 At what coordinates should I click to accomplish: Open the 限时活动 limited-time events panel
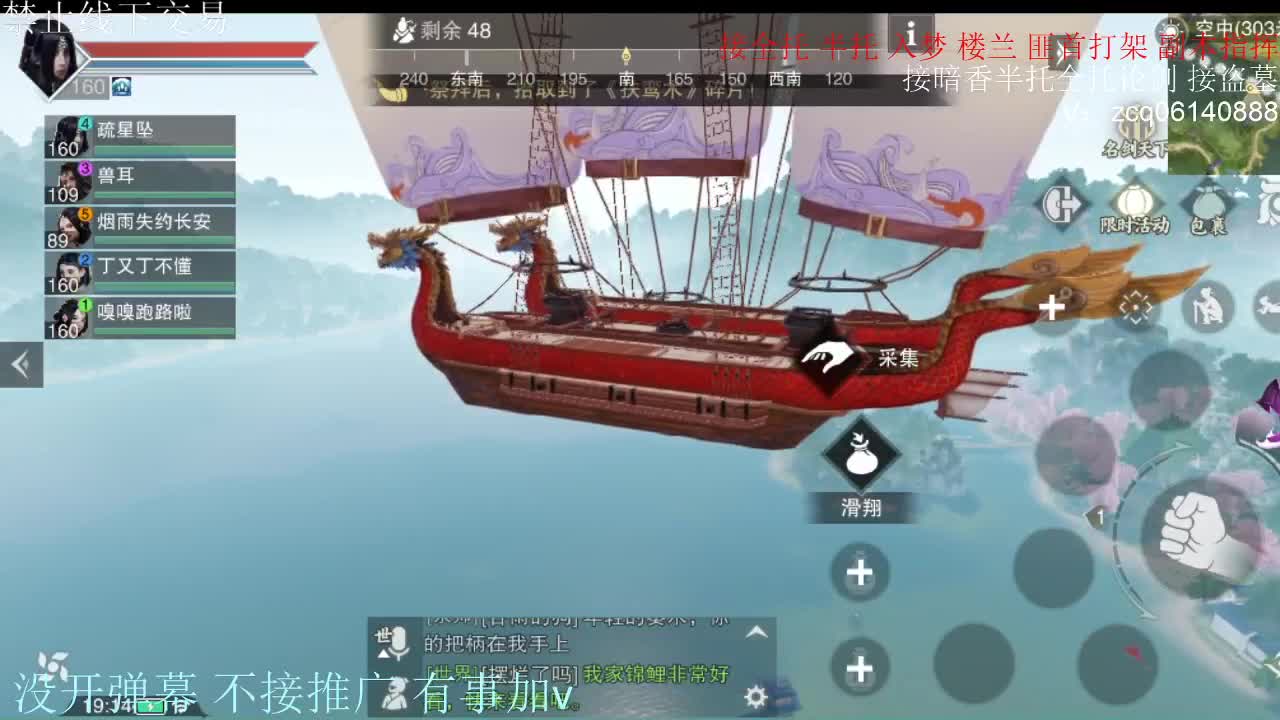click(x=1133, y=204)
